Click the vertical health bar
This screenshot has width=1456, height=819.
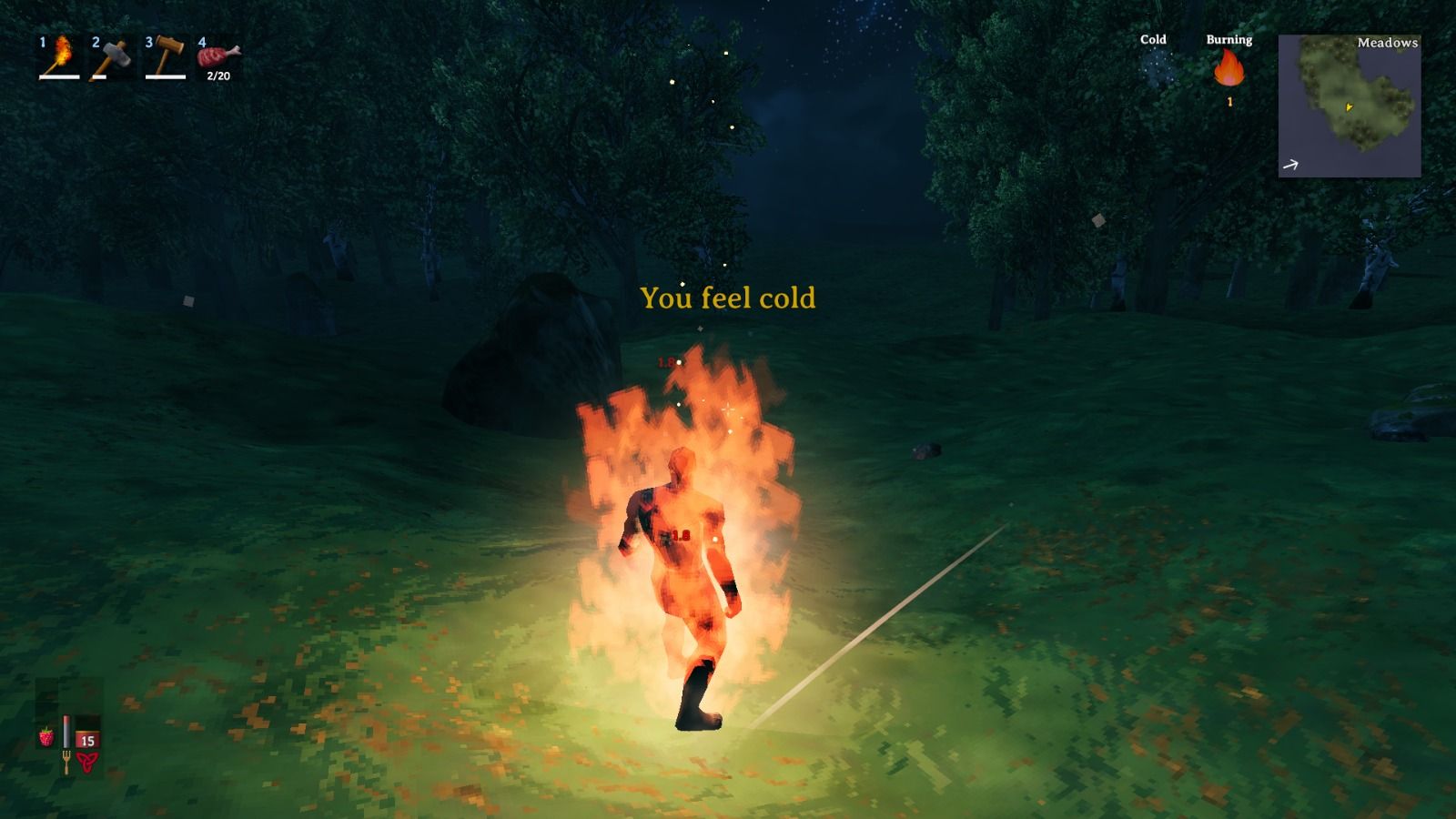coord(67,730)
